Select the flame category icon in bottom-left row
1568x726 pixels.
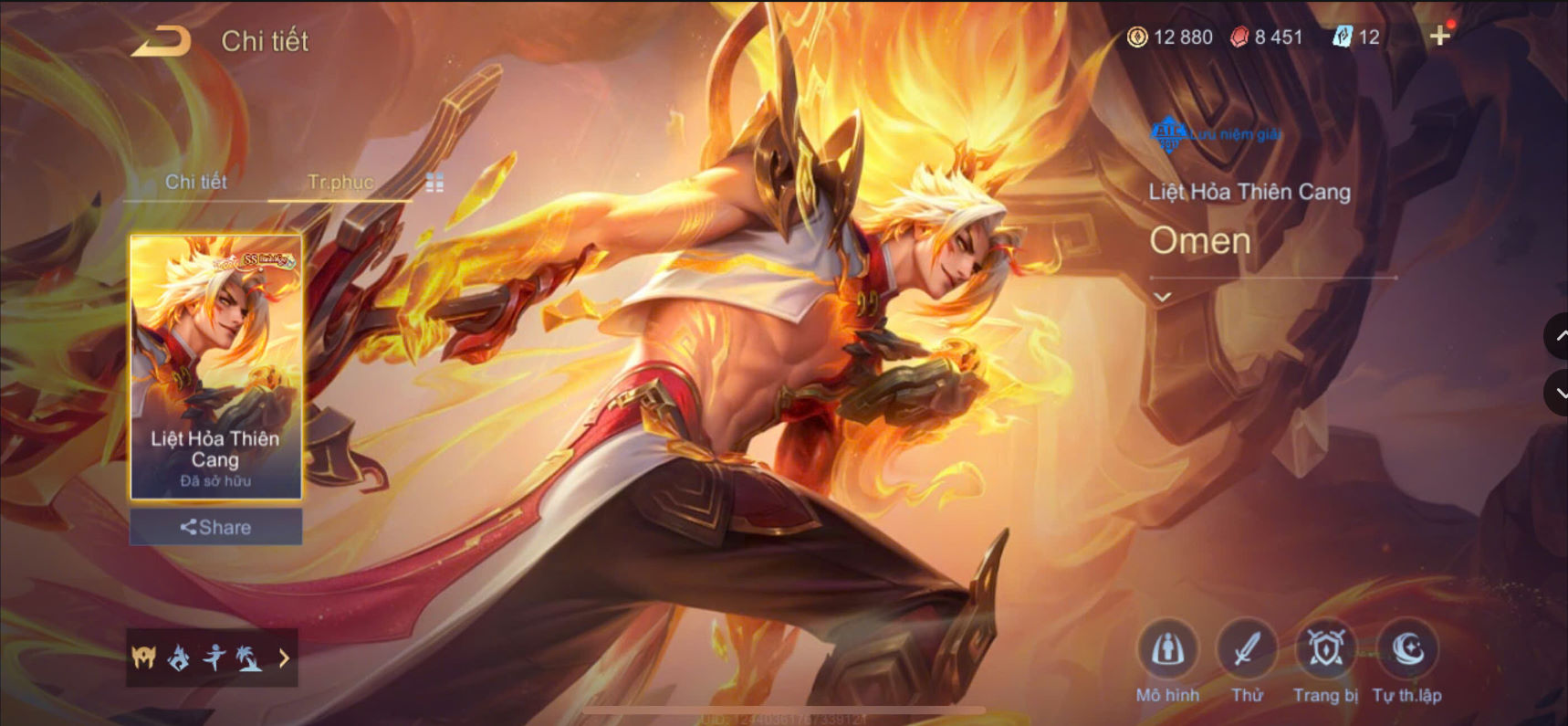(178, 658)
